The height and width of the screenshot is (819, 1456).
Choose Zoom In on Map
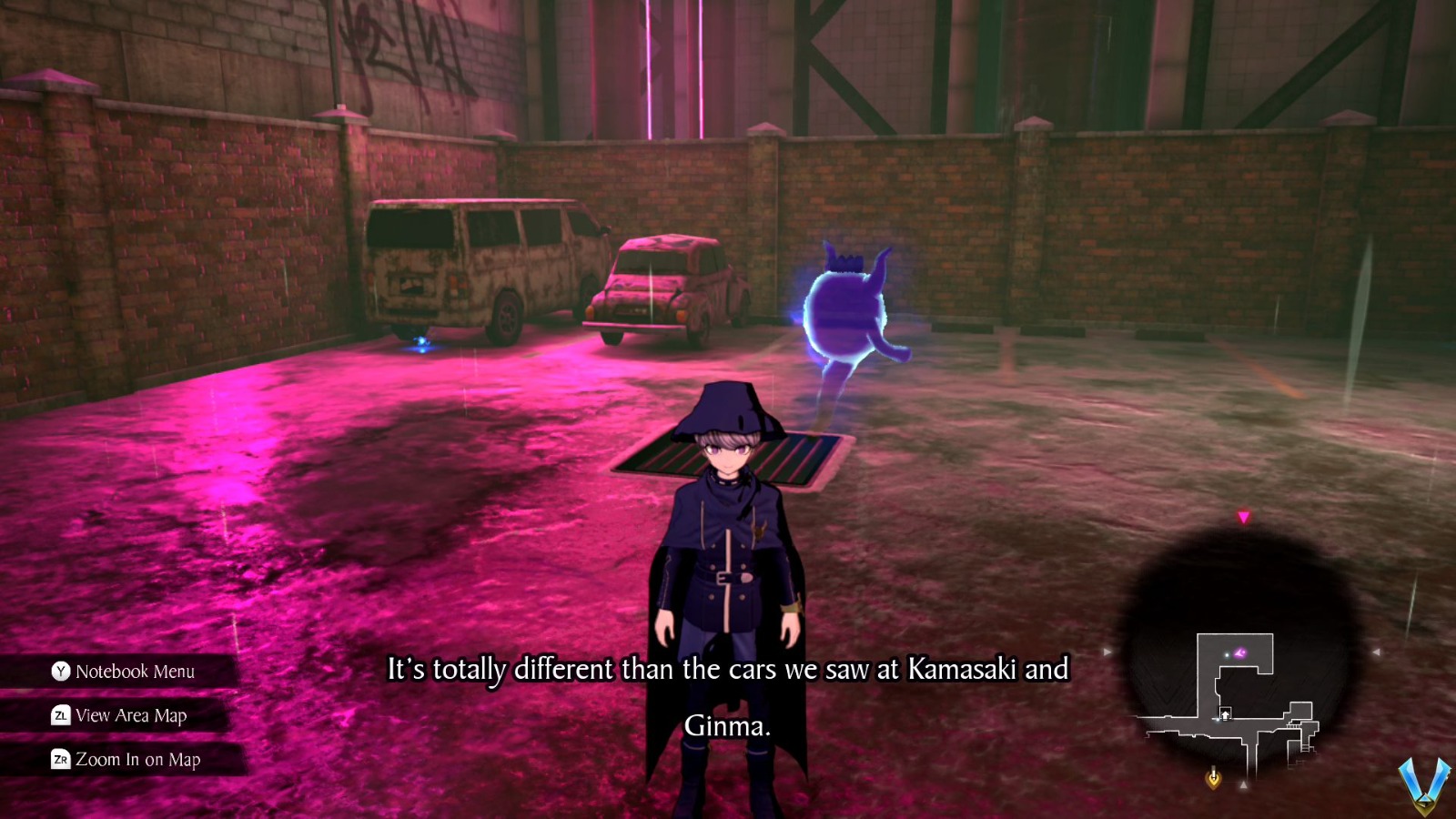(139, 760)
